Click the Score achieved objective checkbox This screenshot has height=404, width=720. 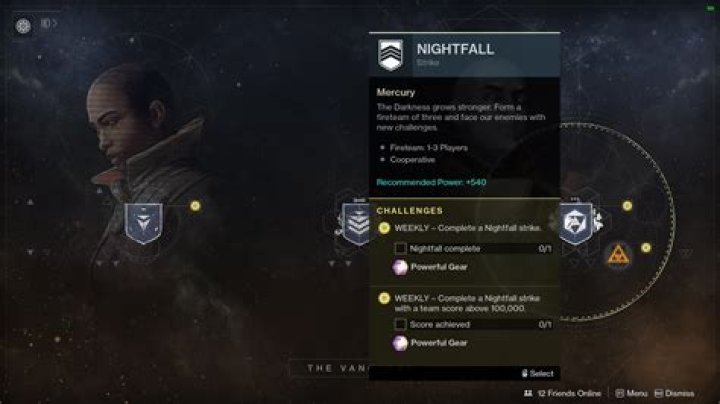click(x=400, y=324)
